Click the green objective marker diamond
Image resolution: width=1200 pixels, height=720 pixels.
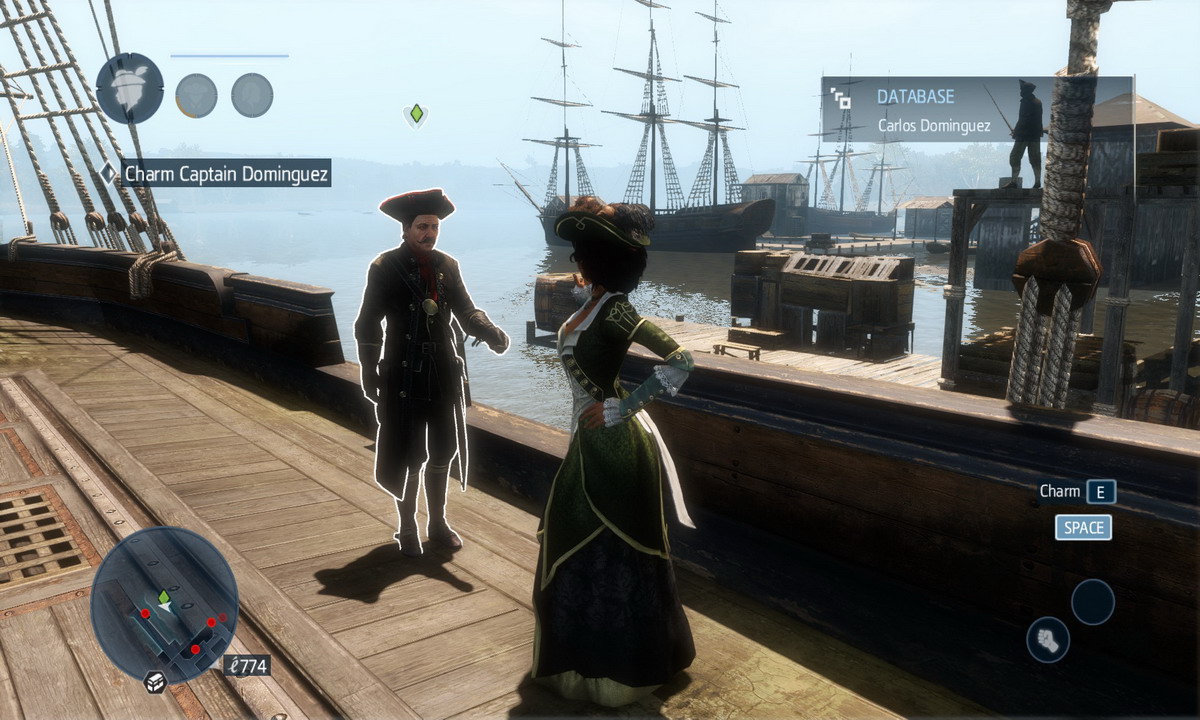click(x=416, y=114)
